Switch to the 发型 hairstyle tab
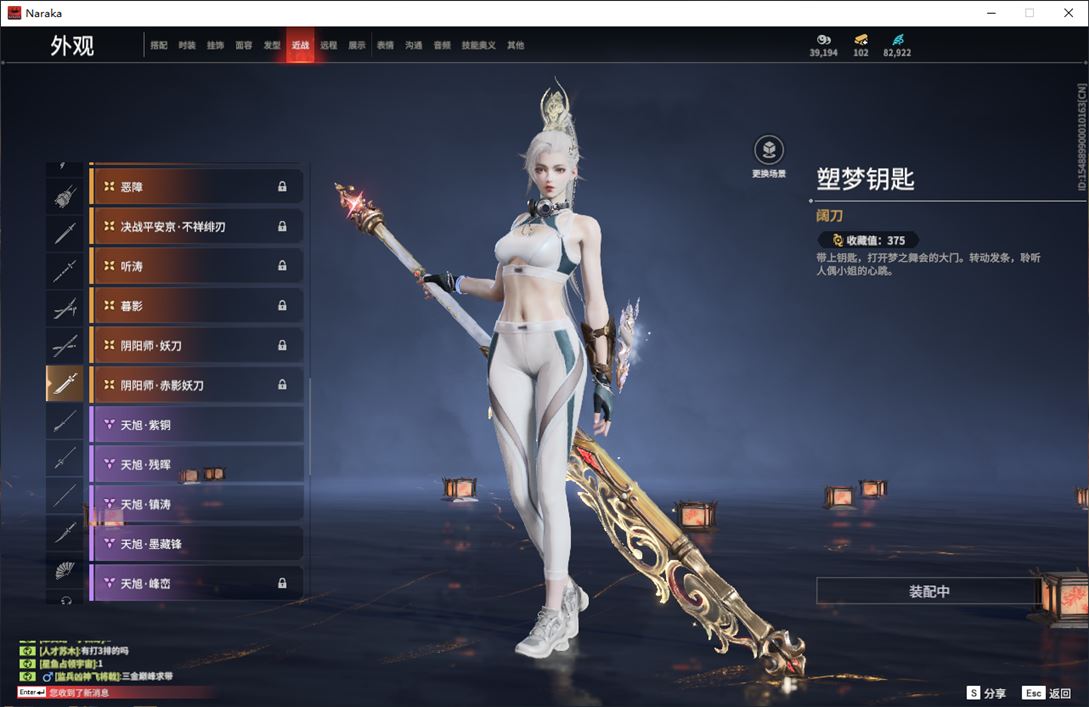1089x707 pixels. 272,46
